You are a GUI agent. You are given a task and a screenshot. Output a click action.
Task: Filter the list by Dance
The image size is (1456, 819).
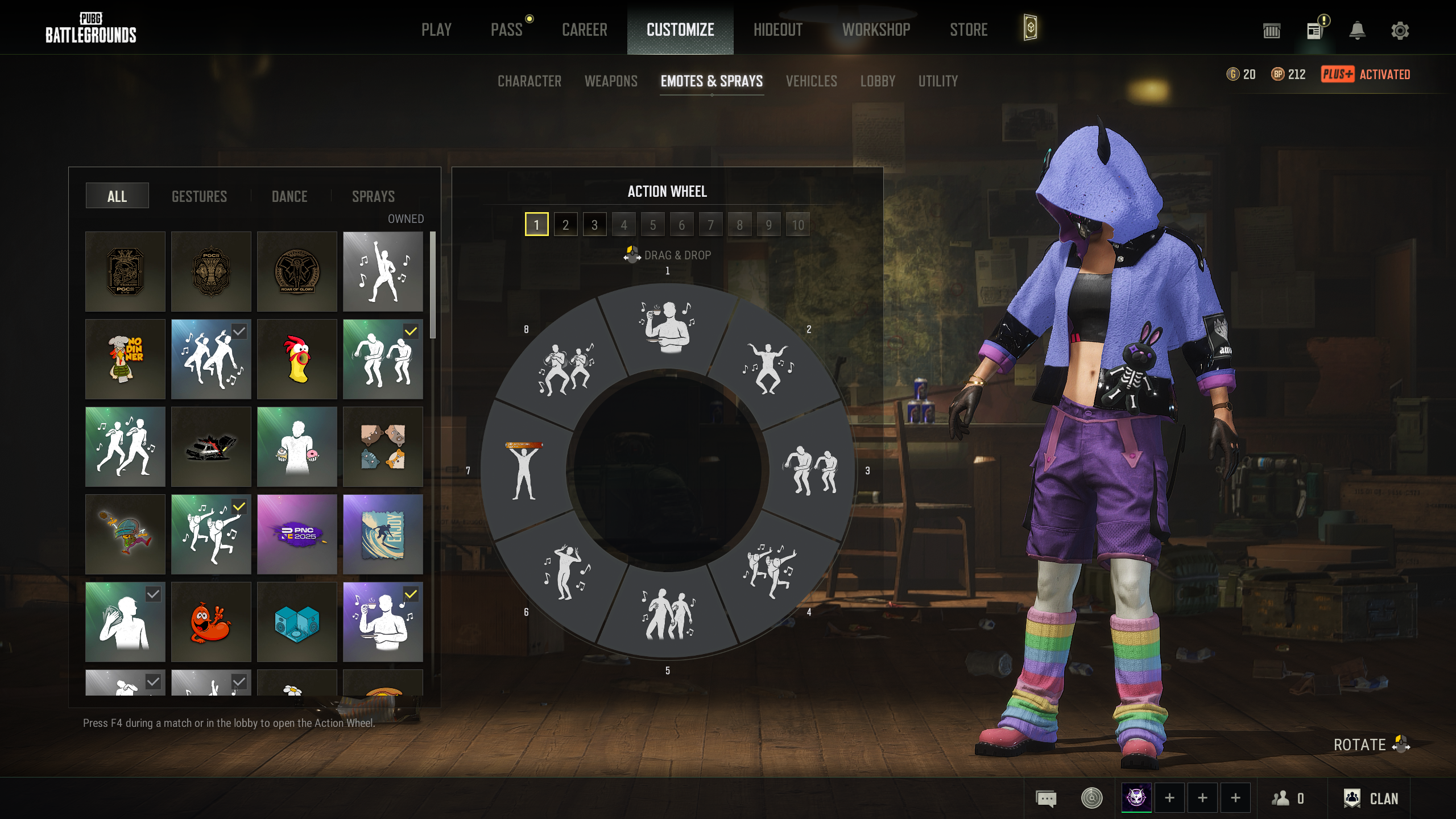pyautogui.click(x=289, y=196)
